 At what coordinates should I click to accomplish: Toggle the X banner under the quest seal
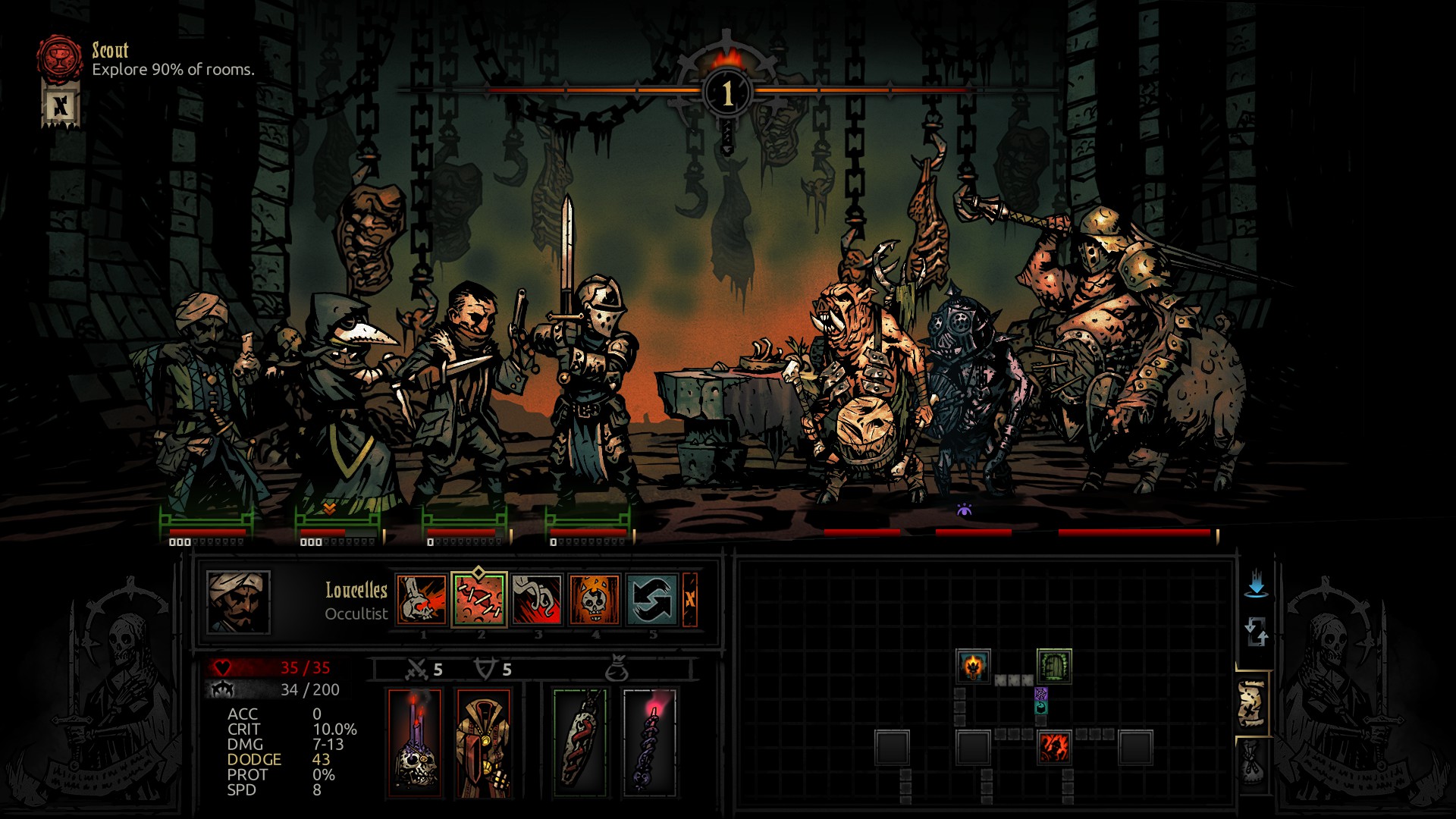[x=61, y=105]
